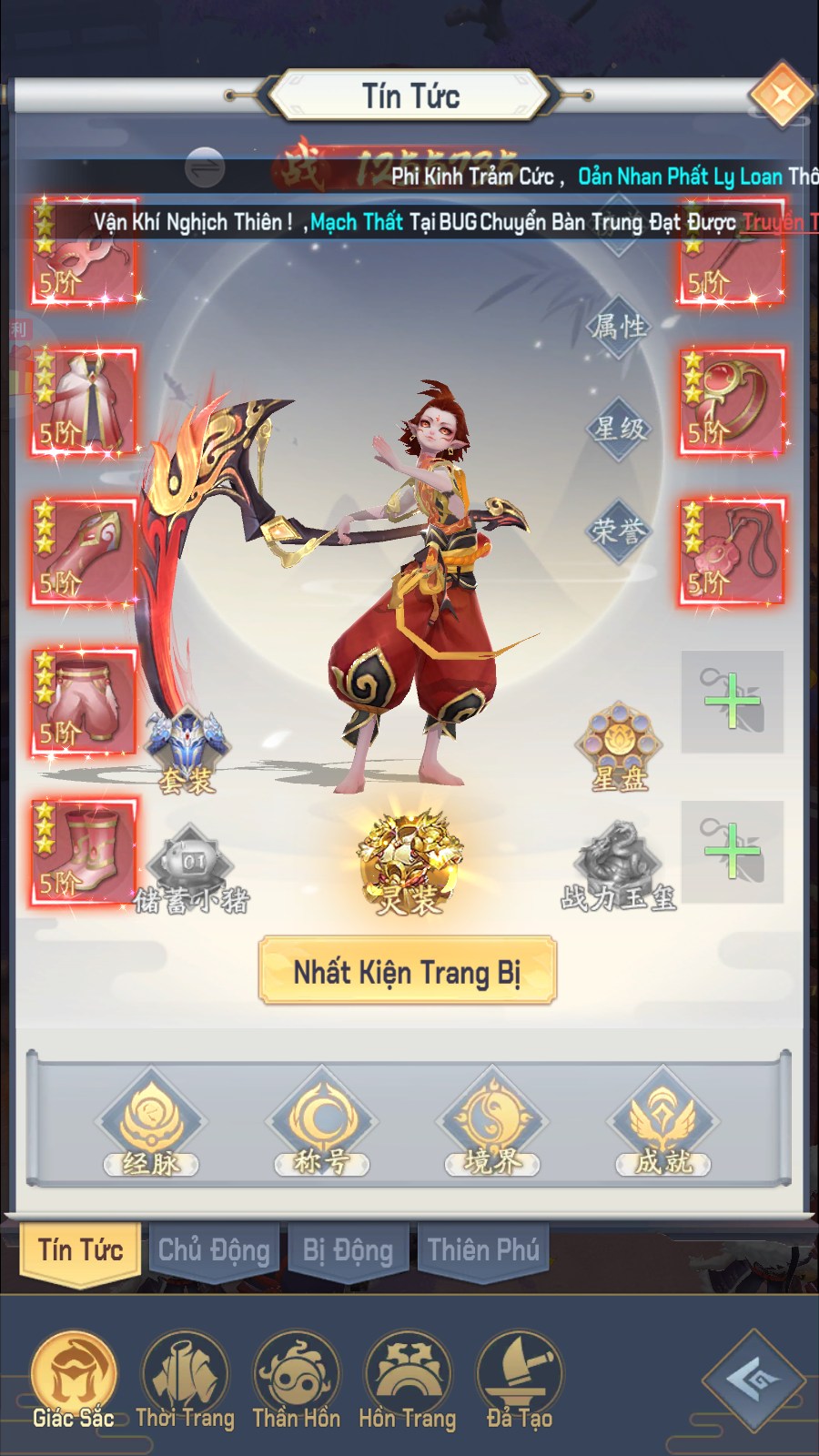Click the Nhất Kiện Trang Bị button
The image size is (819, 1456).
coord(407,971)
